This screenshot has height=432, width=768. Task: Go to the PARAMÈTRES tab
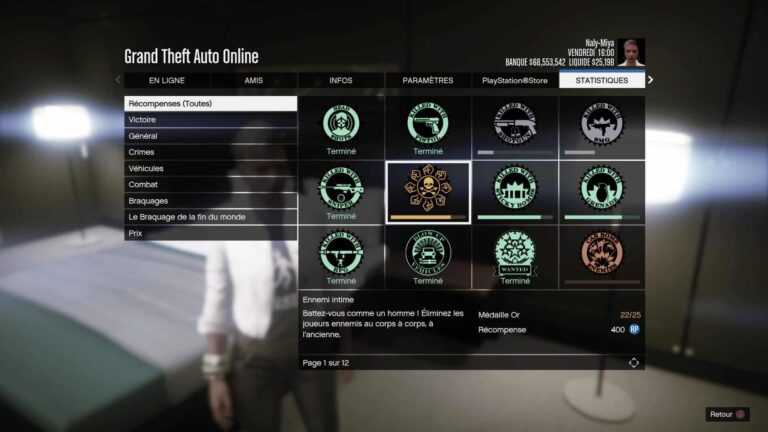point(428,80)
